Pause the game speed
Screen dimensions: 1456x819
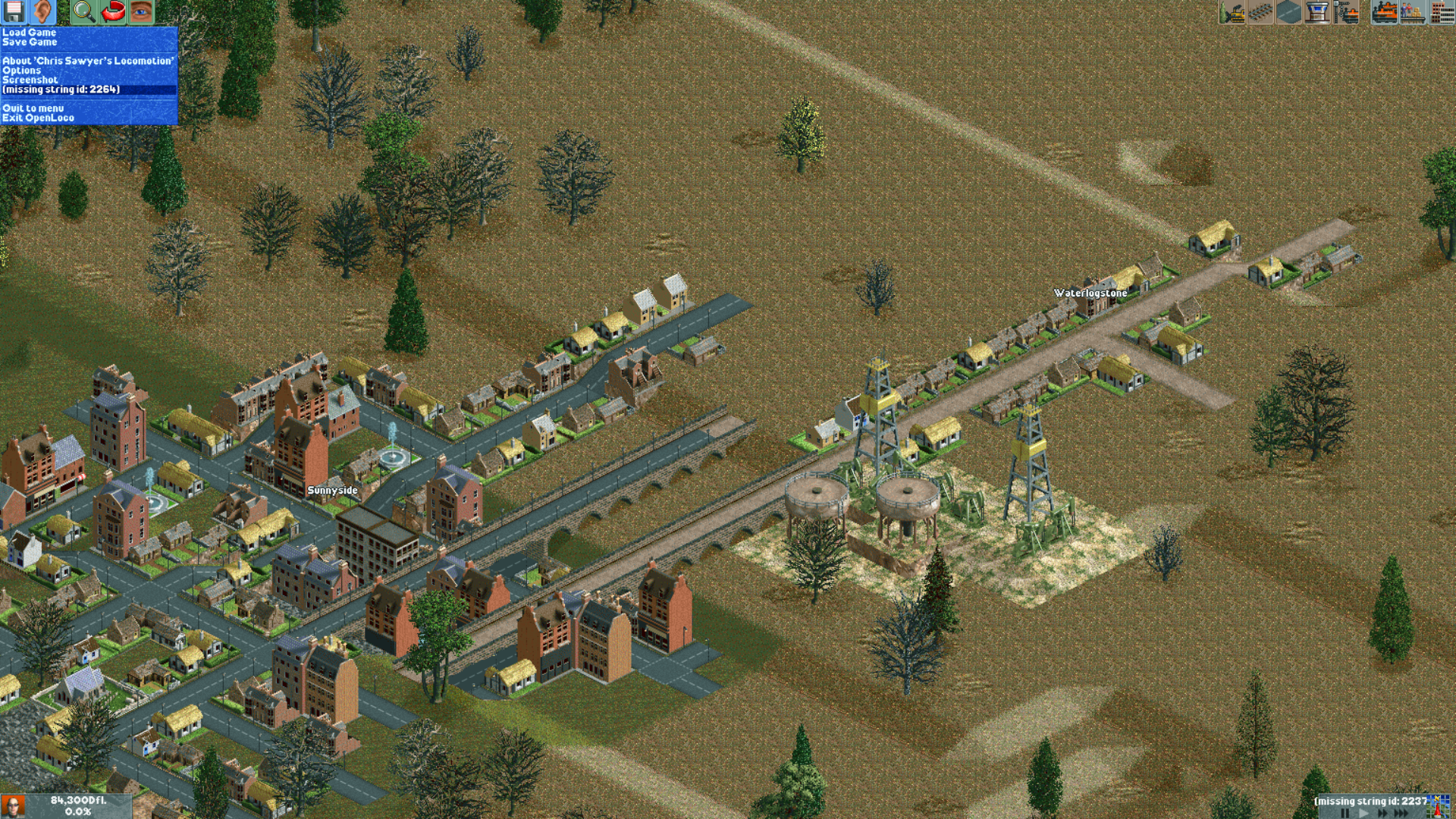pos(1345,813)
